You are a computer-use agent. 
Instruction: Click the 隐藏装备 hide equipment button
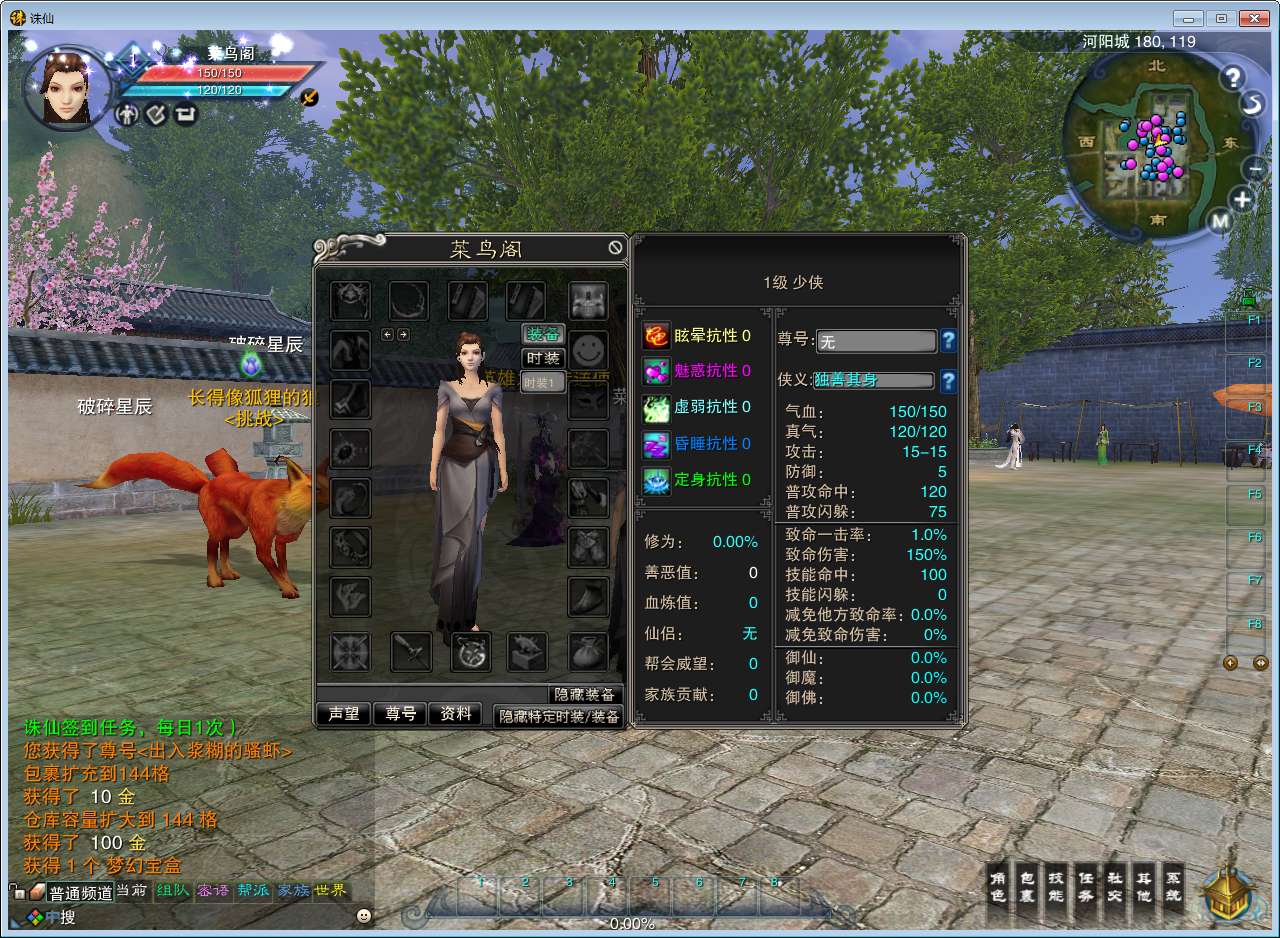(586, 695)
